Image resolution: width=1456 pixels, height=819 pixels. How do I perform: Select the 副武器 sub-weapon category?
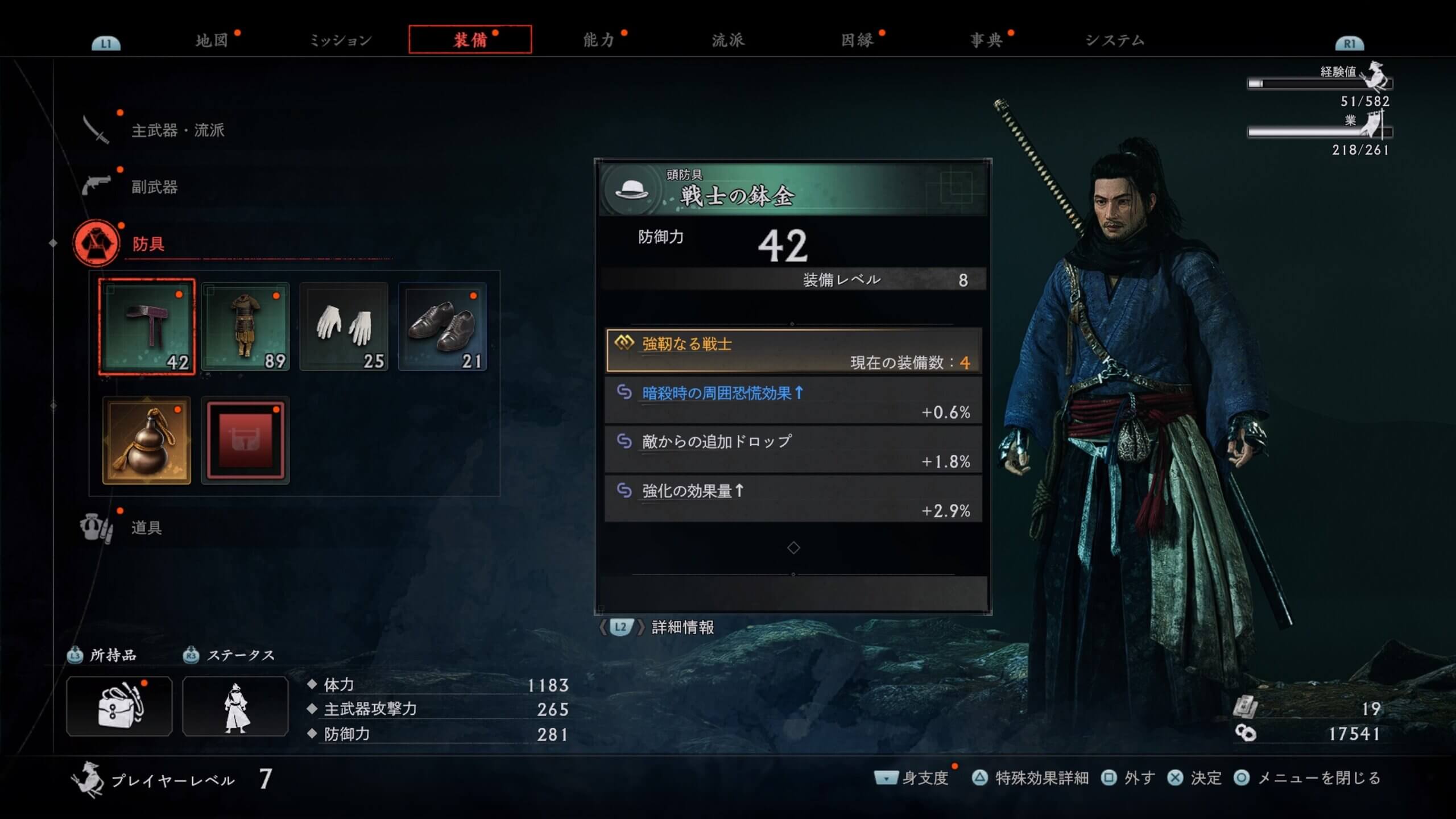(154, 187)
